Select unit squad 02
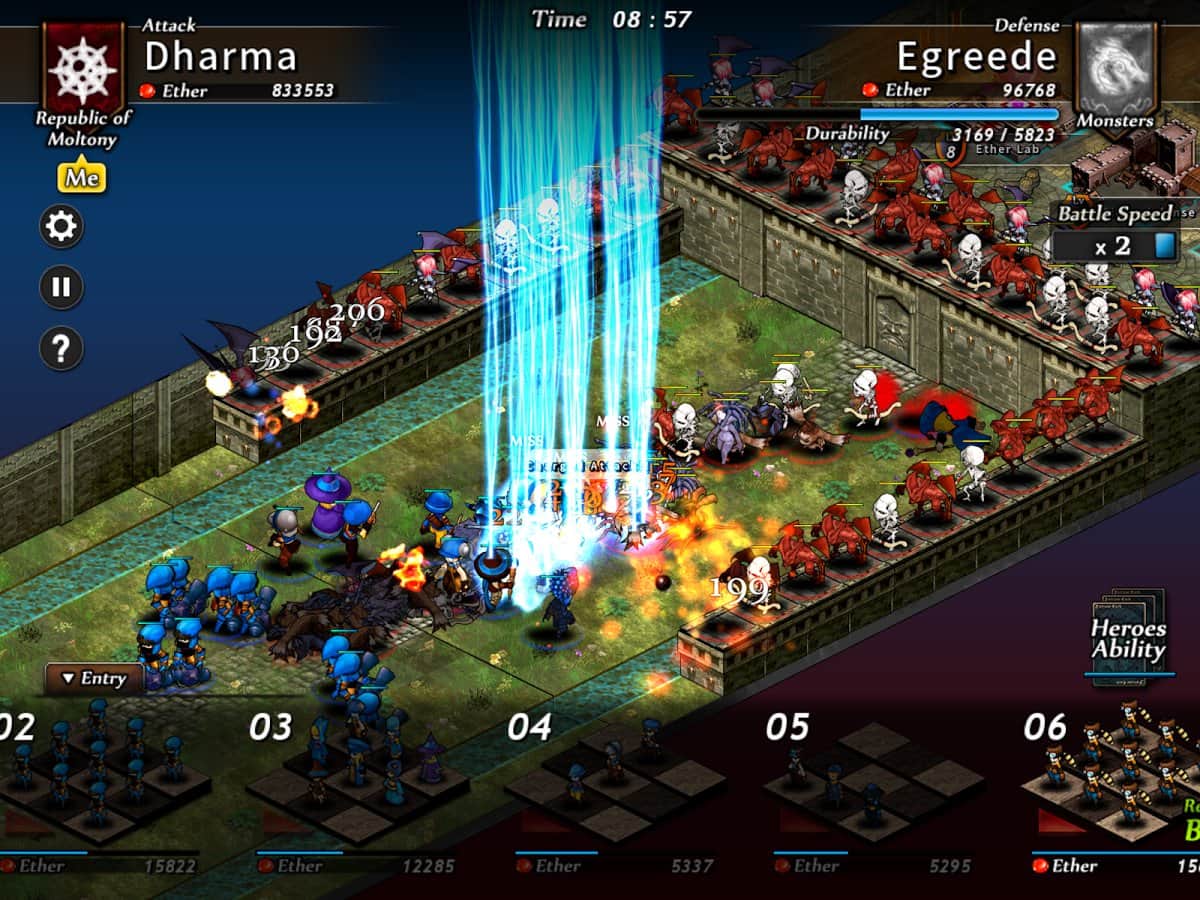The height and width of the screenshot is (900, 1200). pos(95,780)
